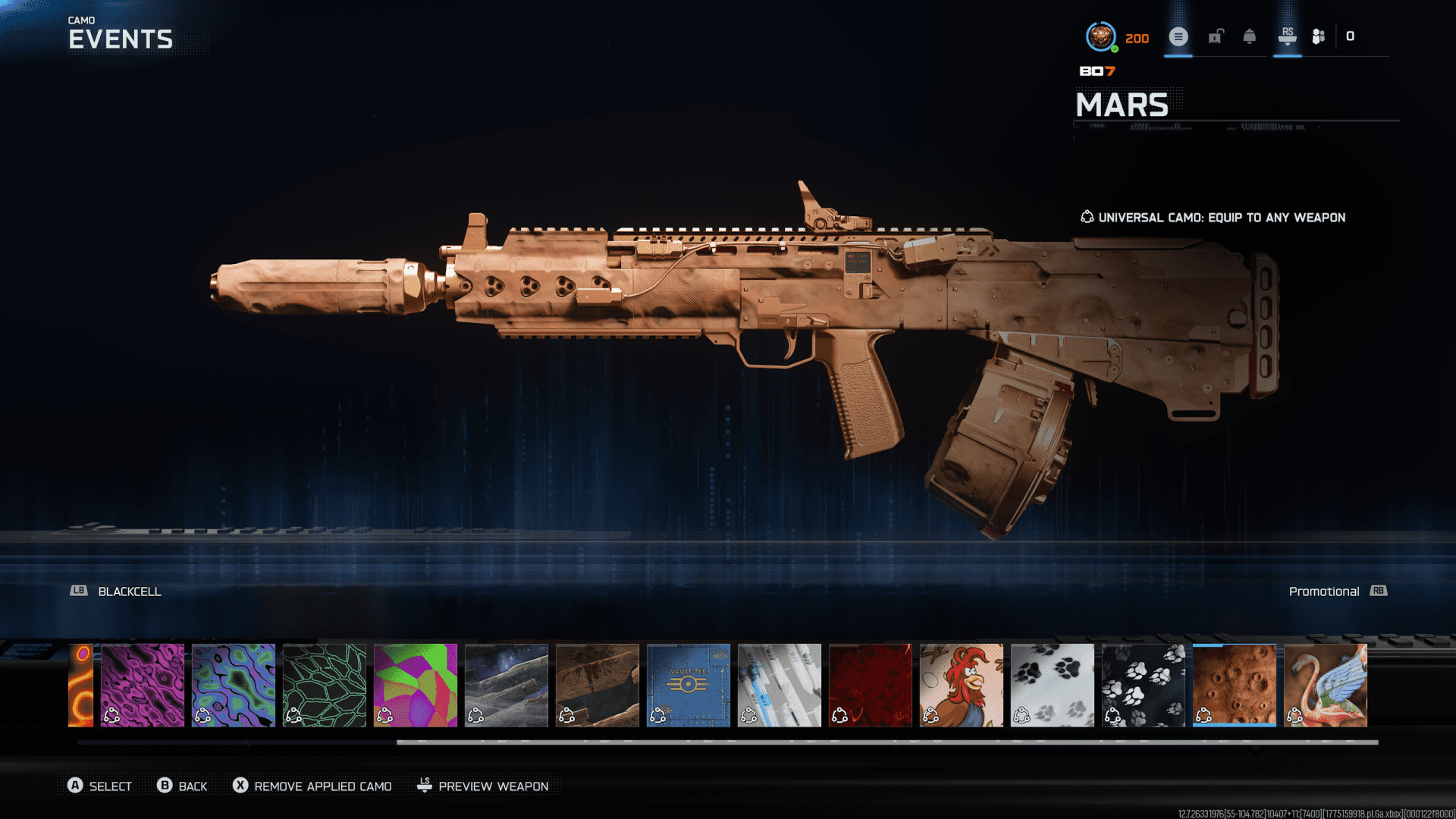
Task: Choose the white paw print camo
Action: click(1053, 686)
